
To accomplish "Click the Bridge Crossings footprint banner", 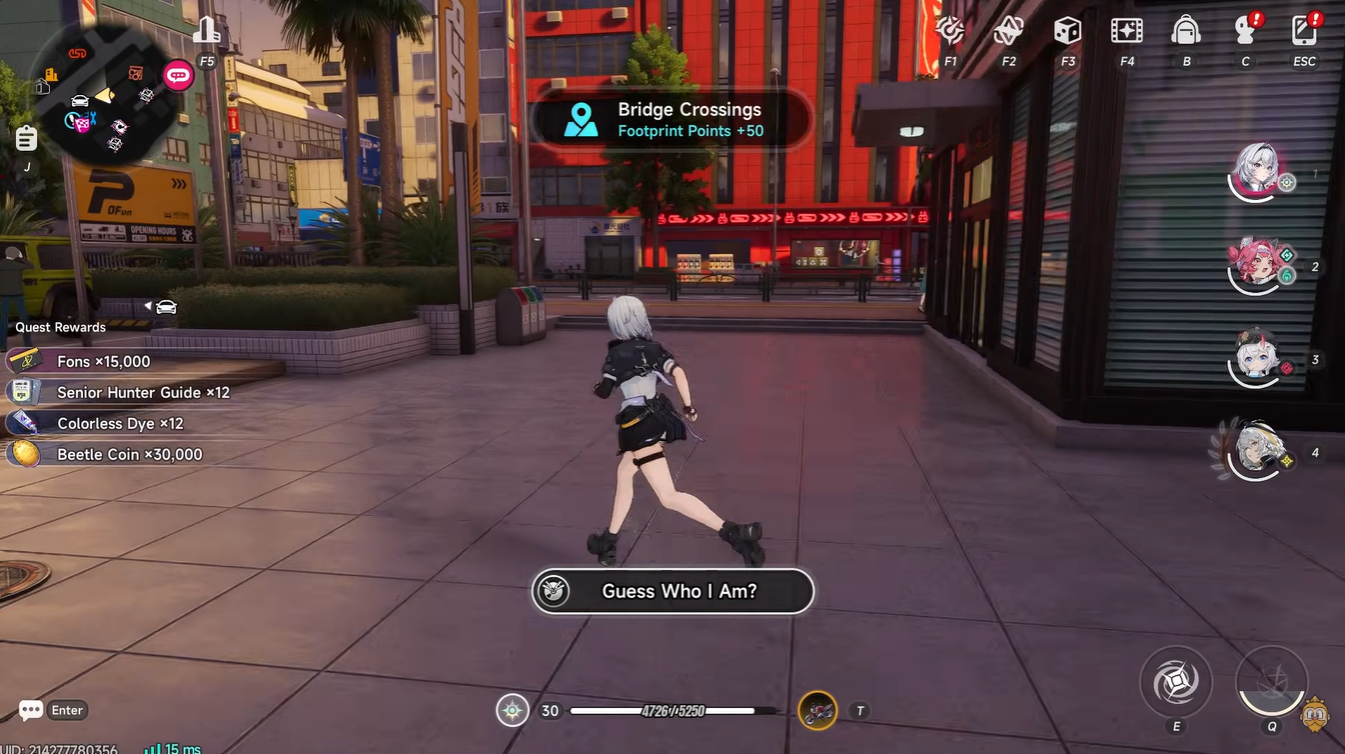I will pyautogui.click(x=672, y=118).
